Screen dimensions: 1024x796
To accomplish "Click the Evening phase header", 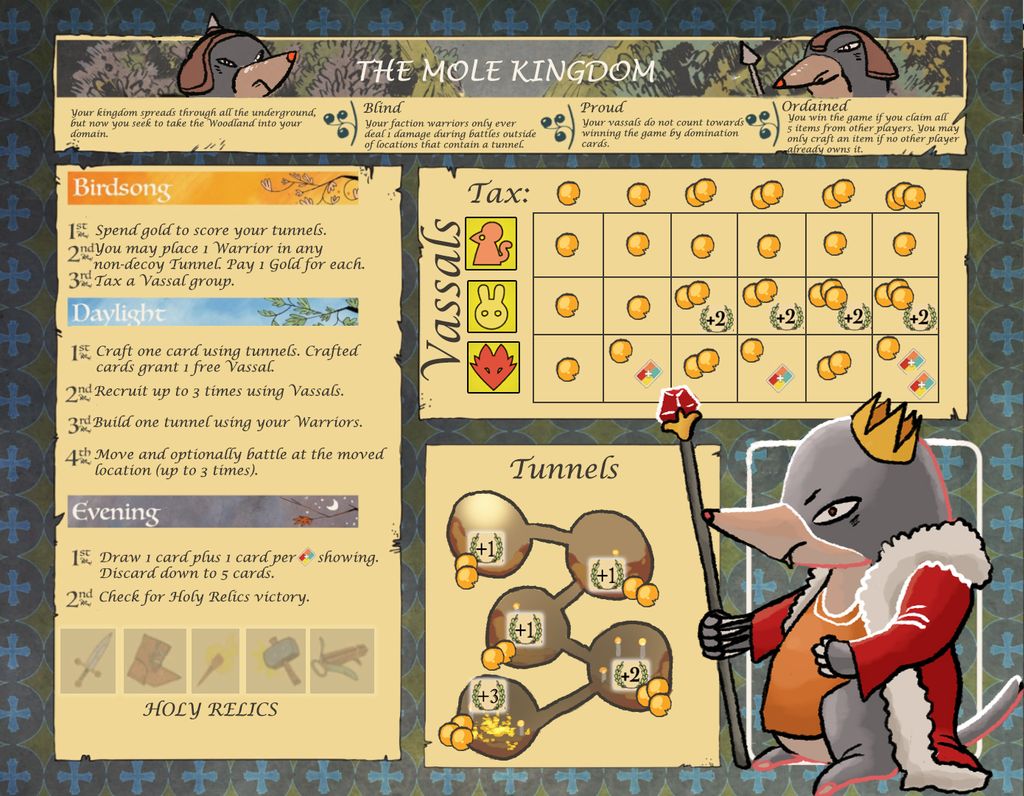I will point(213,512).
